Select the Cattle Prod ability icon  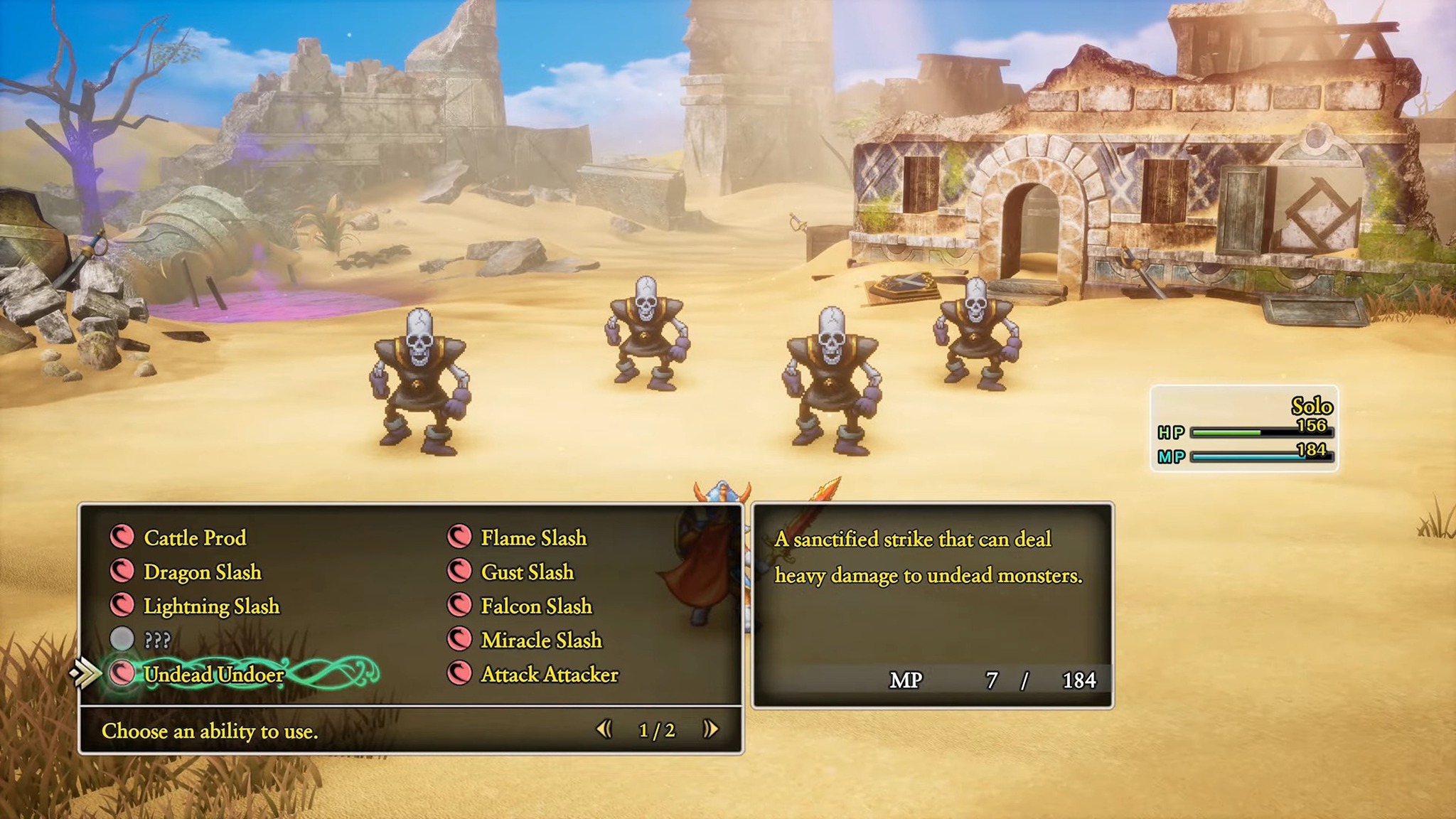(x=124, y=538)
